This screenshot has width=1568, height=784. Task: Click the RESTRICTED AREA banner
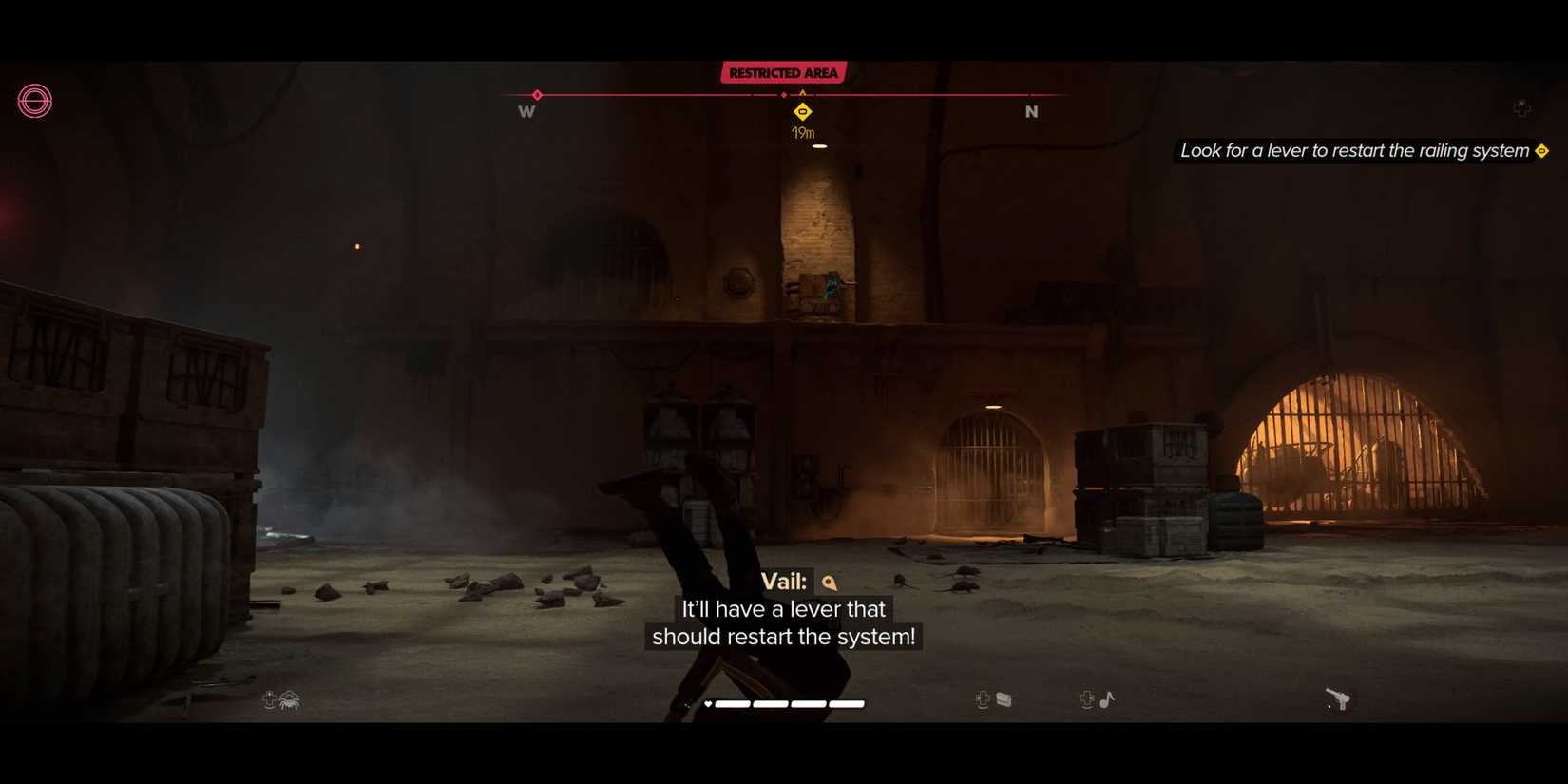[x=783, y=71]
